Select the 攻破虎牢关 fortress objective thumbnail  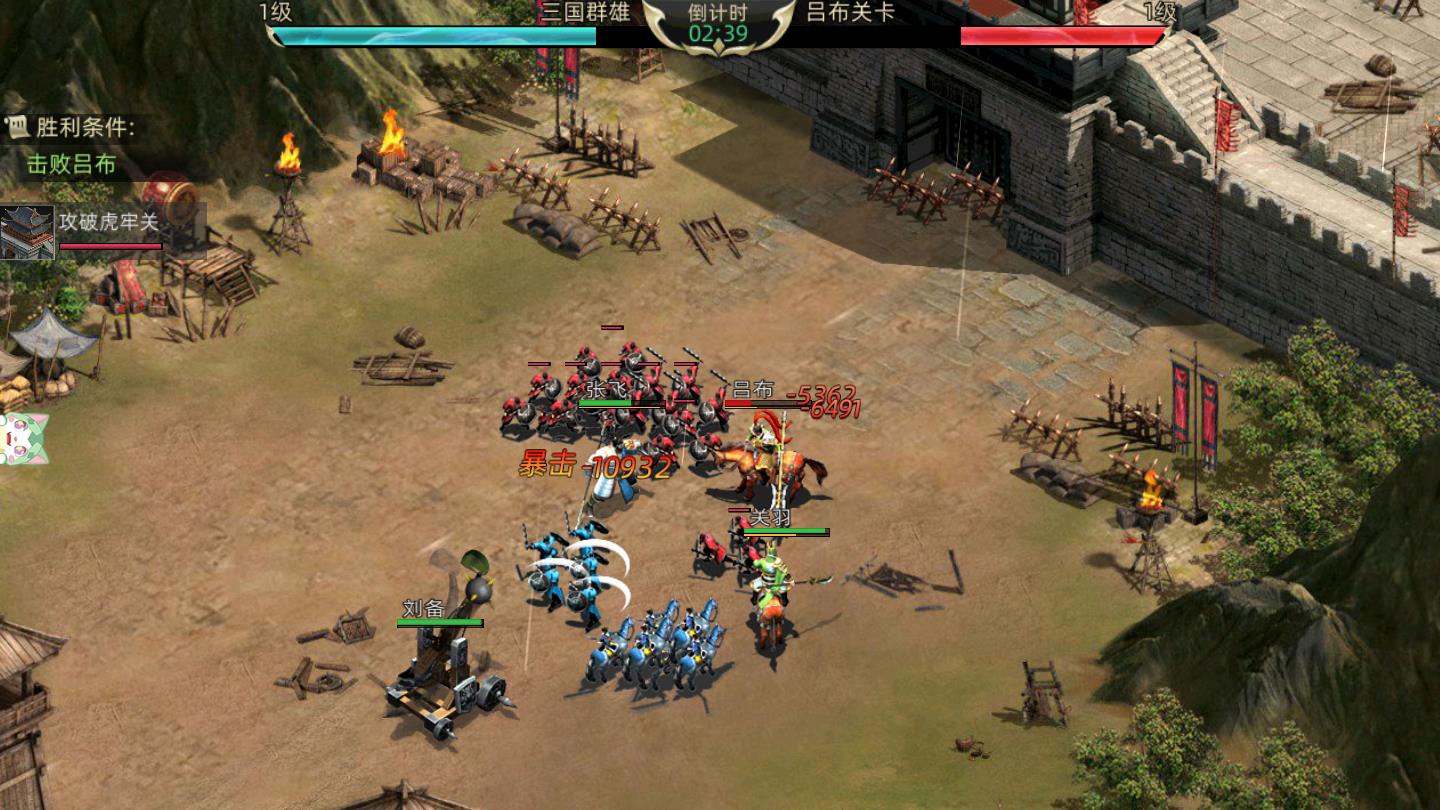point(27,232)
